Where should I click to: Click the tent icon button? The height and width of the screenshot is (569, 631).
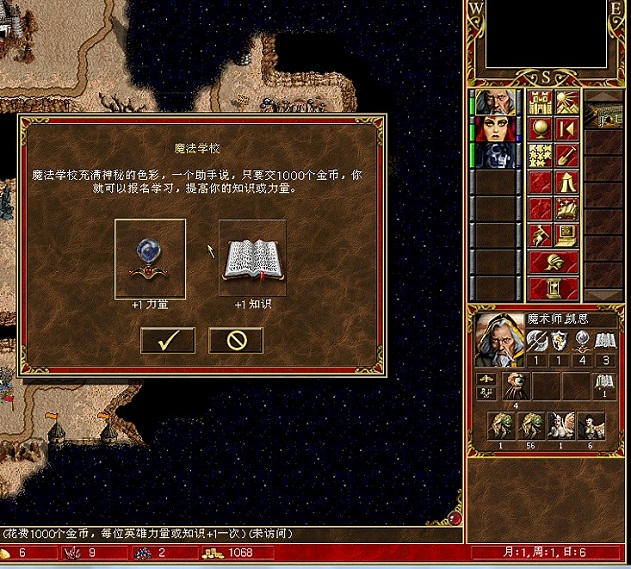[567, 182]
